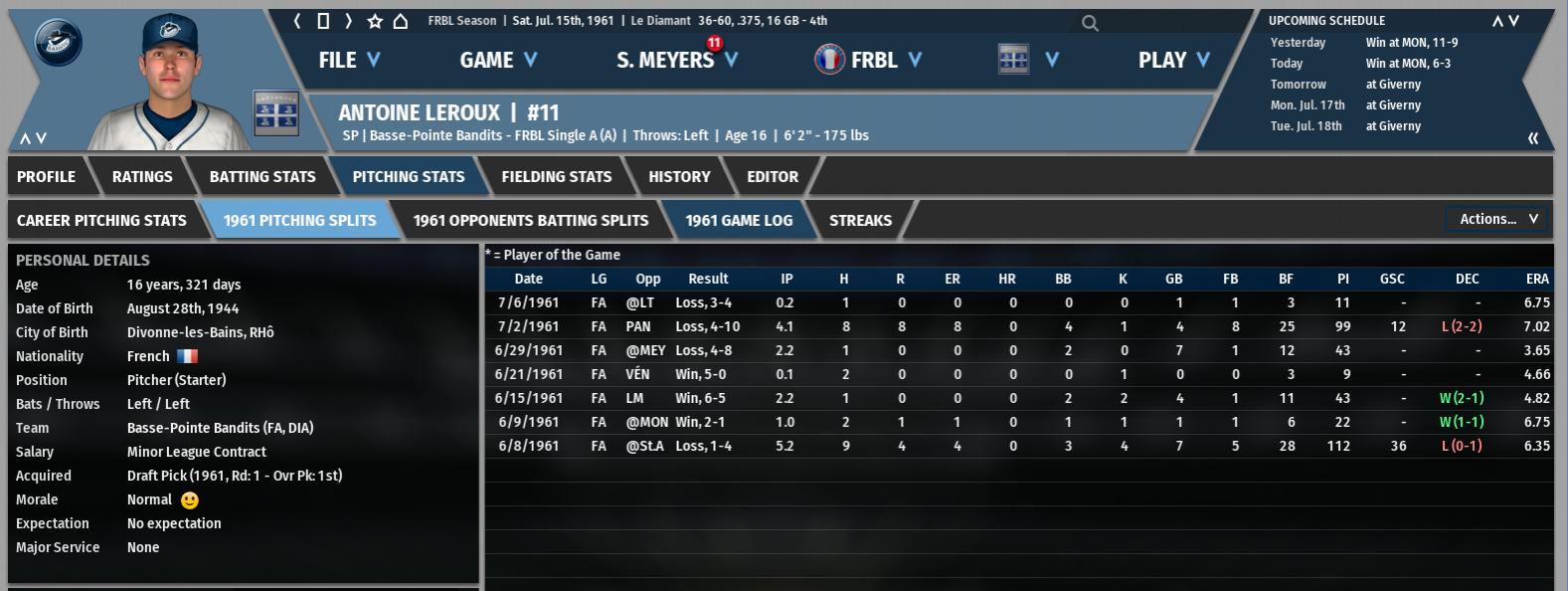Open the S. MEYERS manager menu
Screen dimensions: 1568x591
pos(676,61)
